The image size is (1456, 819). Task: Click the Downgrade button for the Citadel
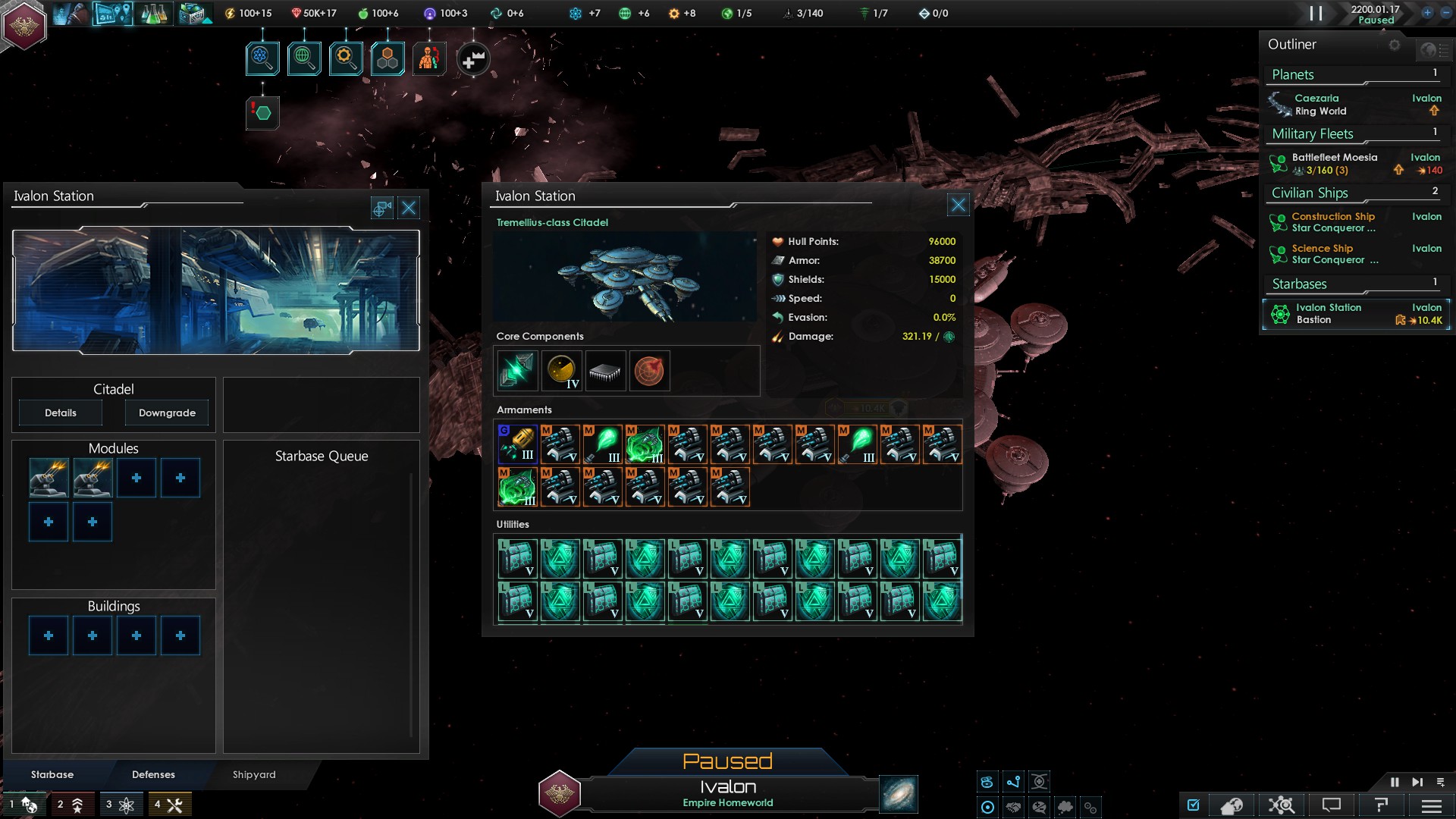167,413
